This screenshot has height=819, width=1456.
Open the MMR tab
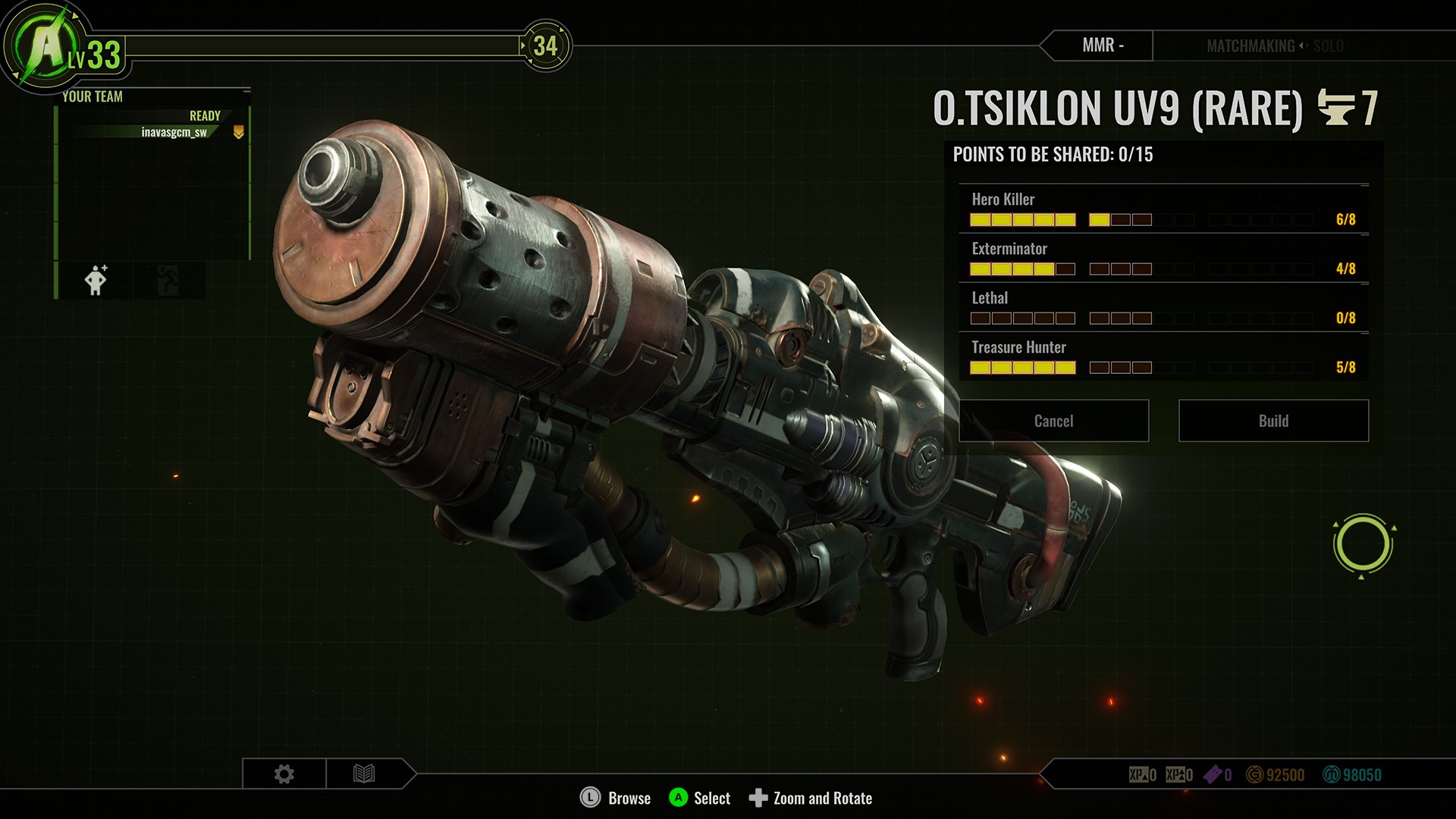[1104, 45]
